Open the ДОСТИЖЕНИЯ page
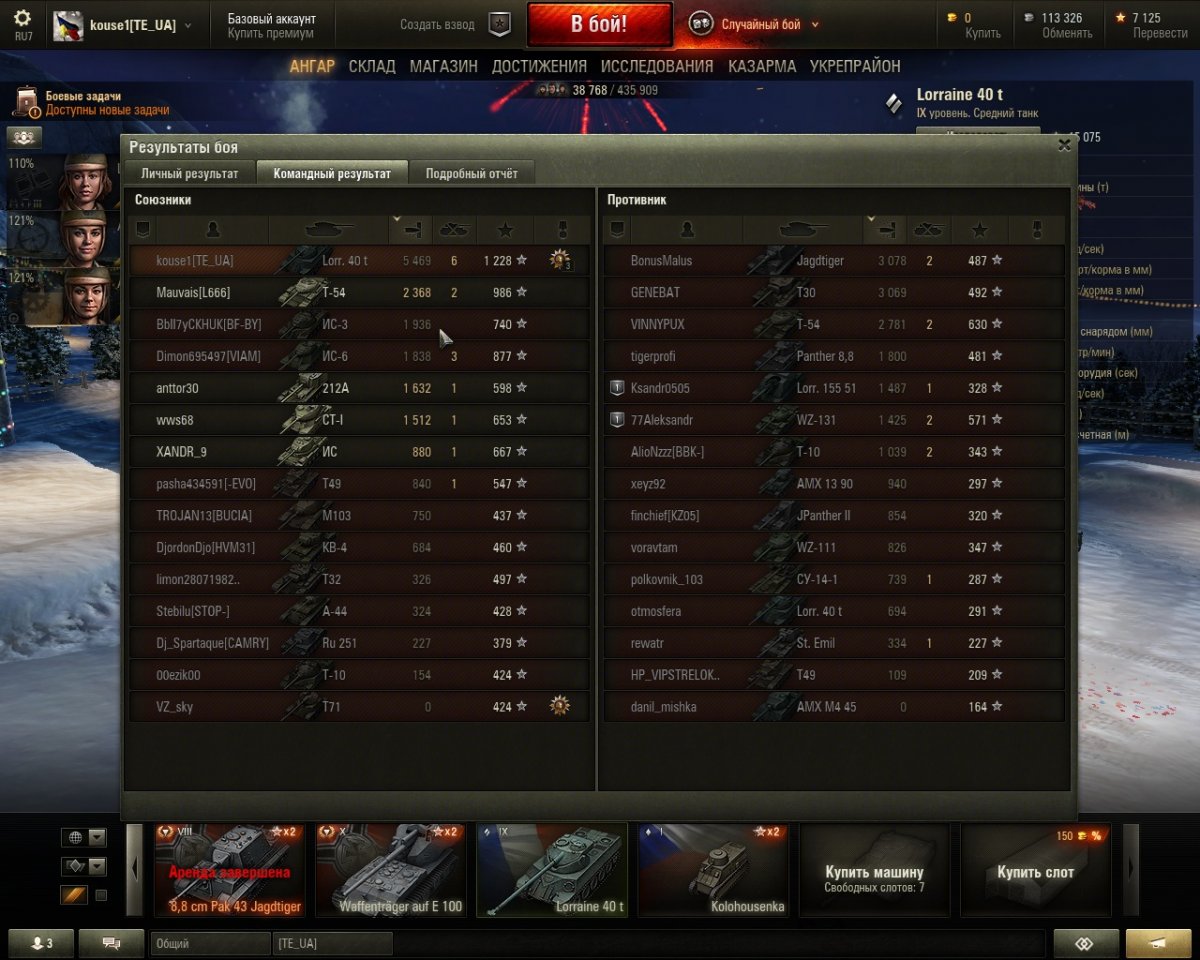Screen dimensions: 1200x960 539,66
